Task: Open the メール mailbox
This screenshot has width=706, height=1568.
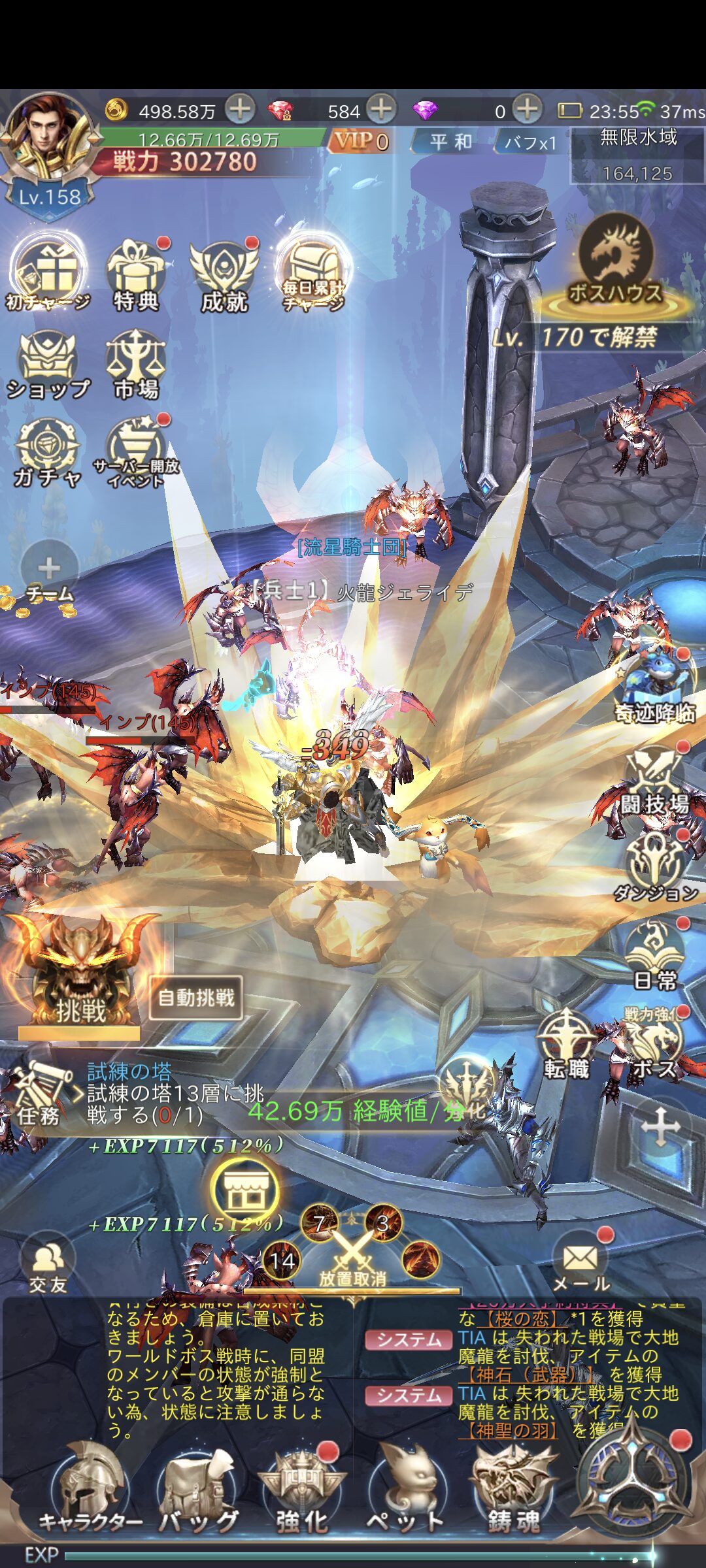Action: coord(580,1264)
